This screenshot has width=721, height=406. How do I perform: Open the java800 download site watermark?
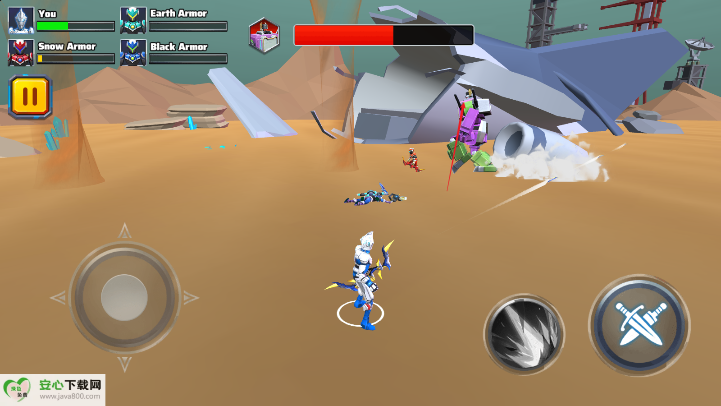click(52, 389)
